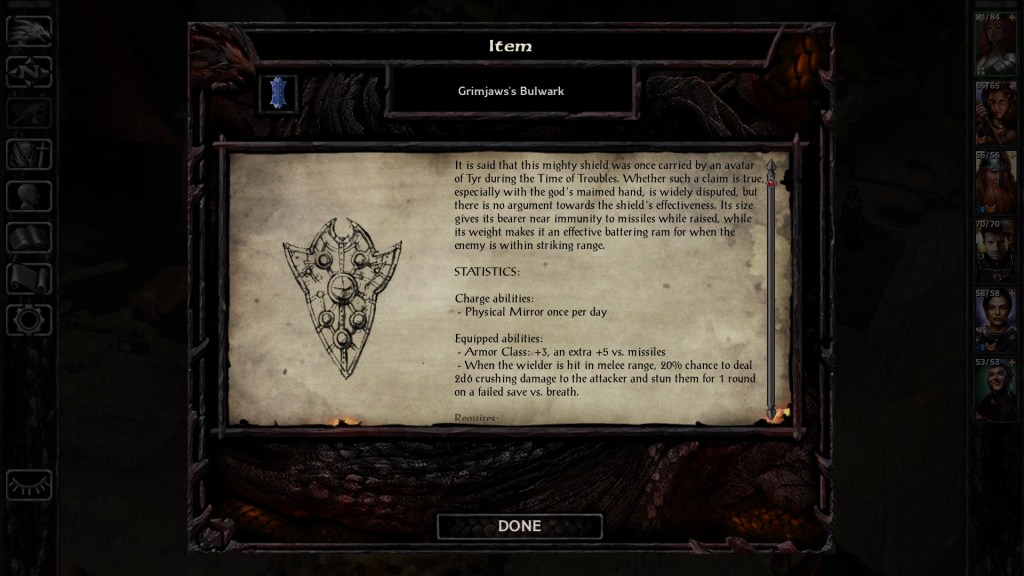Click the scrollbar's down arrow on the description
Image resolution: width=1024 pixels, height=576 pixels.
771,412
